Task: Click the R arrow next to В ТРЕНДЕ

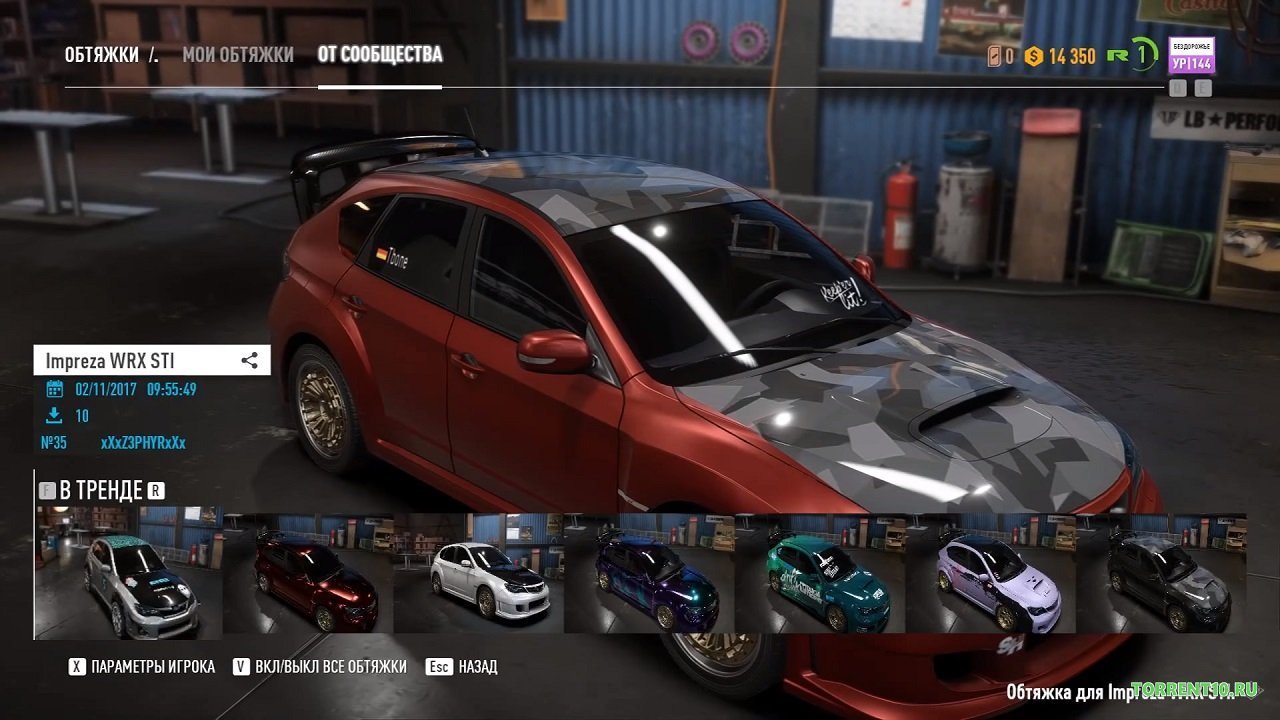Action: [x=156, y=490]
